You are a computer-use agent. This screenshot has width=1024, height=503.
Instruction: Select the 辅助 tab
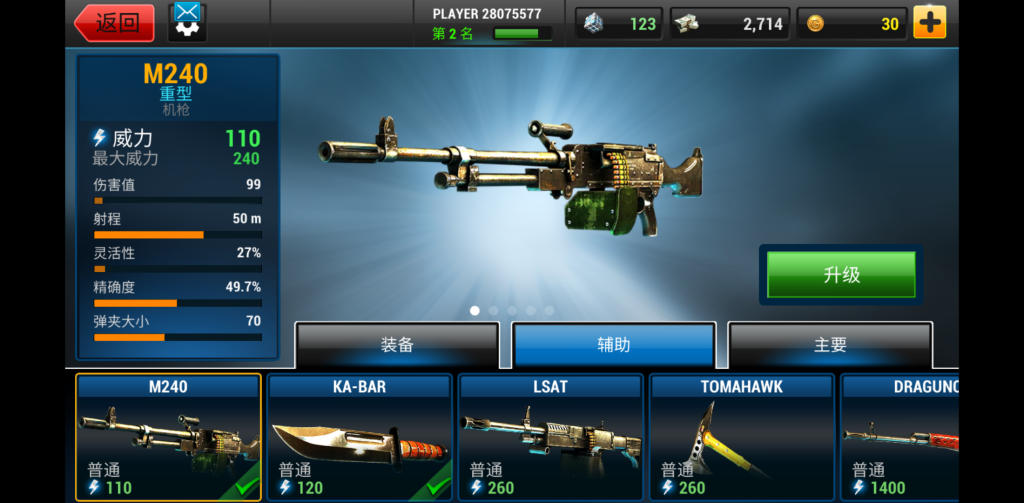pyautogui.click(x=614, y=345)
